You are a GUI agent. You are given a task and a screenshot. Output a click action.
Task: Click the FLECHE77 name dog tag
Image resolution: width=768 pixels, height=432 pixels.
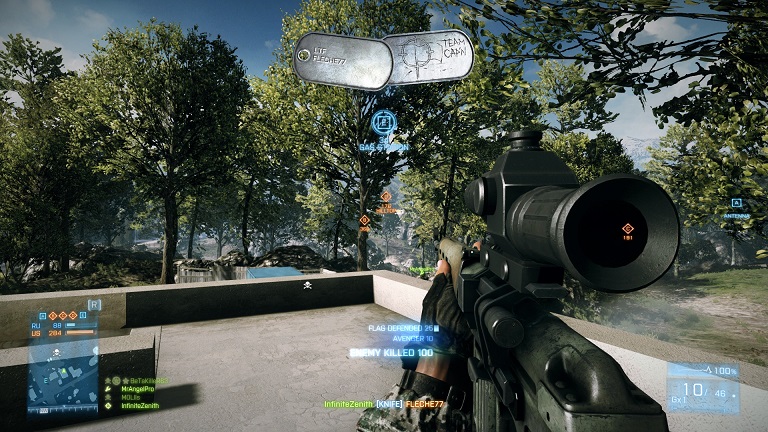coord(338,58)
